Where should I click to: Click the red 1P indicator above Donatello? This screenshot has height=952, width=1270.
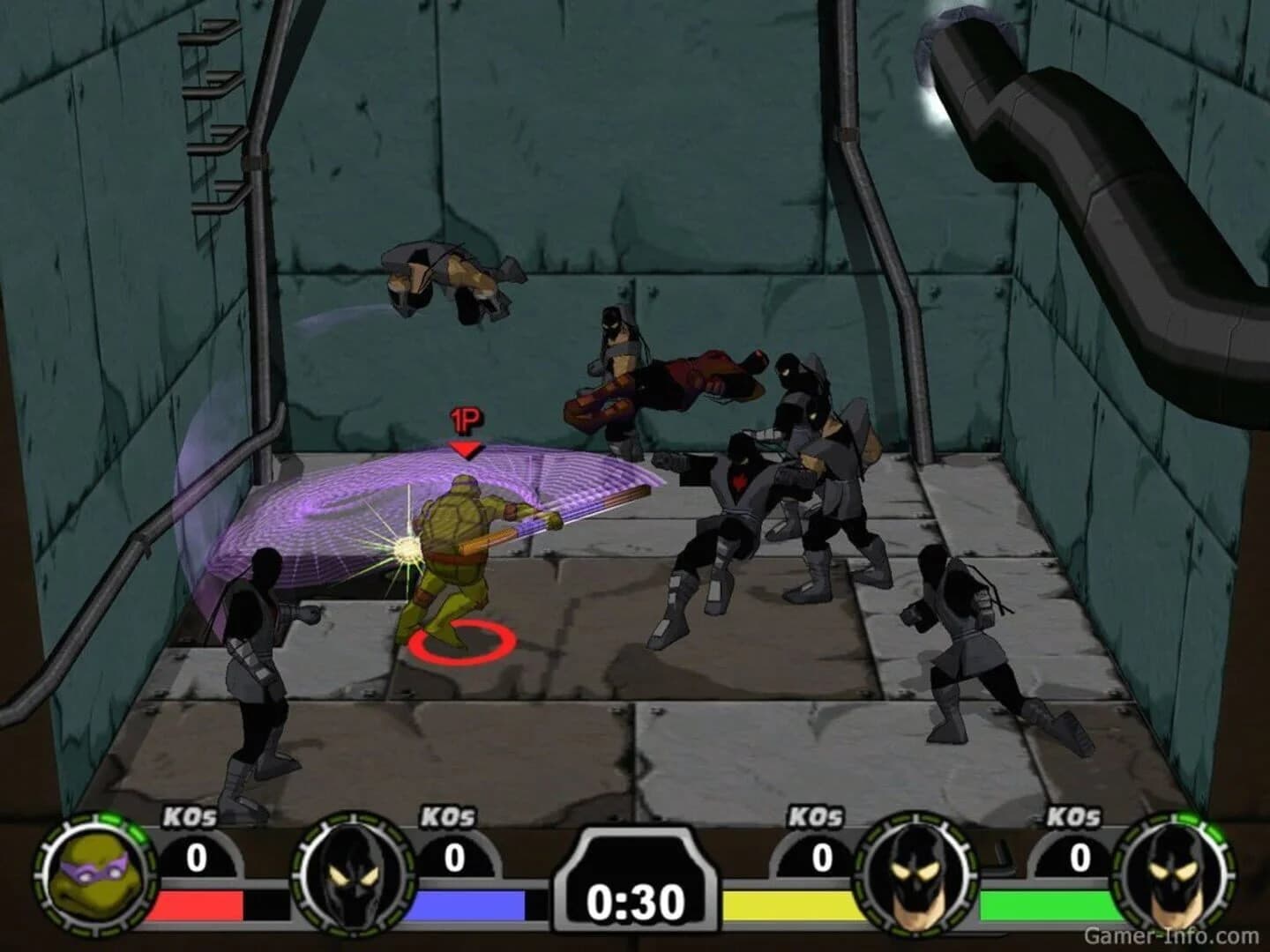465,426
